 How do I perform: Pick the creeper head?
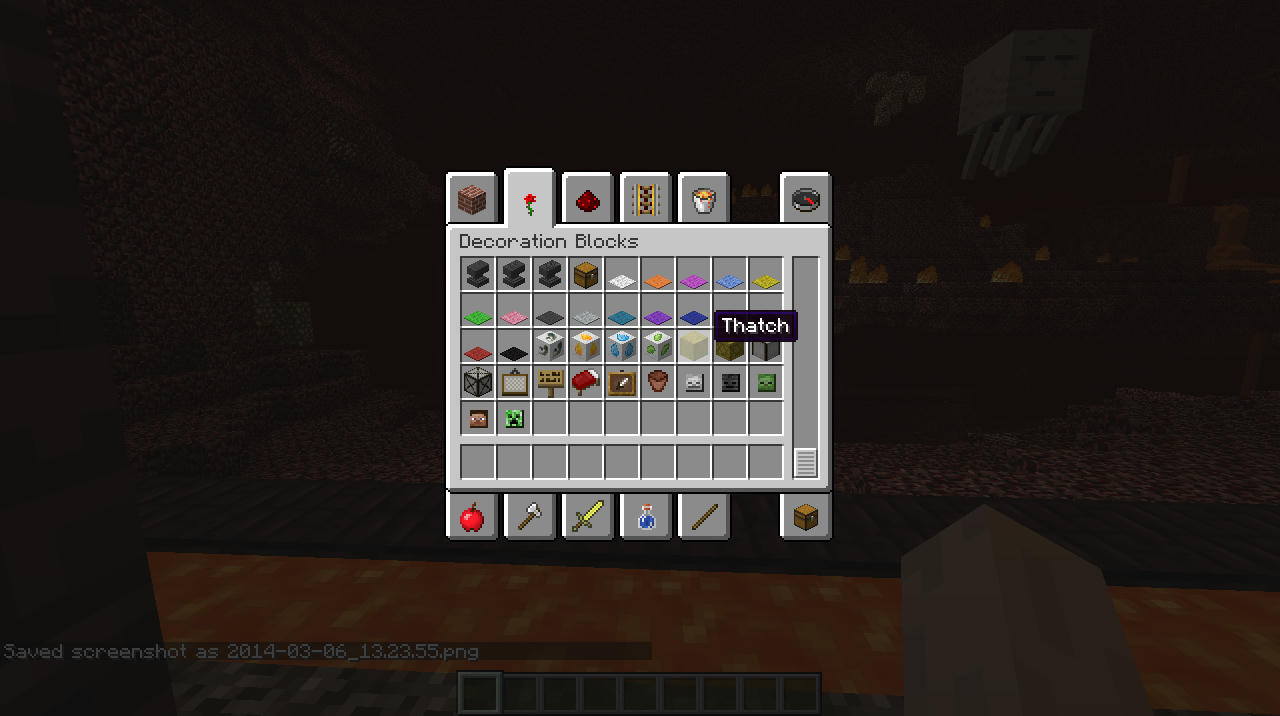click(514, 418)
